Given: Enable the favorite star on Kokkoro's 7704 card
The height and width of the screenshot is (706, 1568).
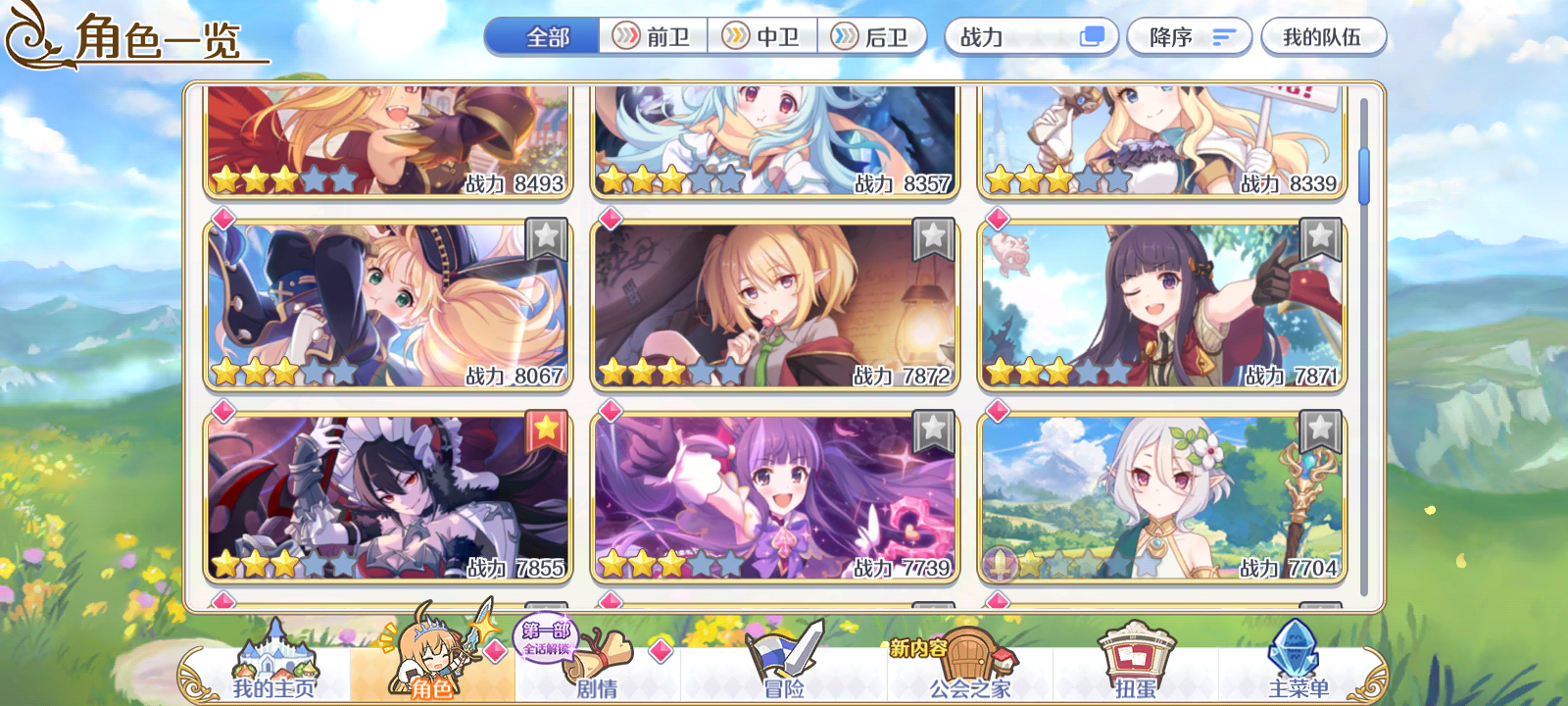Looking at the screenshot, I should (x=1318, y=429).
